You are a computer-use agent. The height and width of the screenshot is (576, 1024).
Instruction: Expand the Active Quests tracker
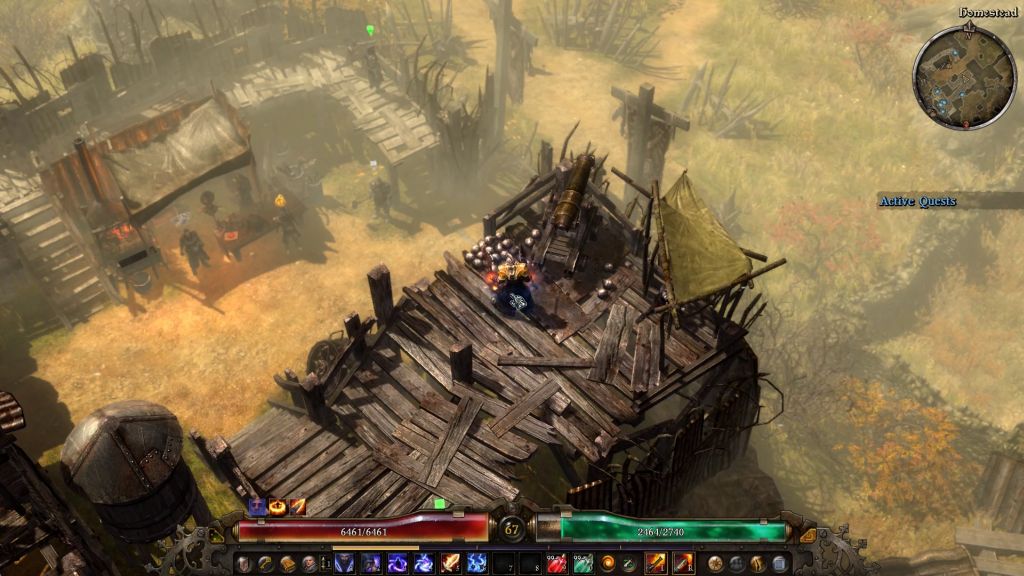(917, 201)
